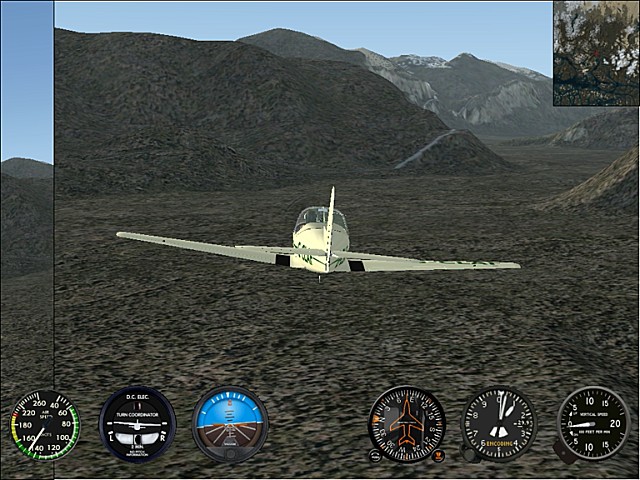640x480 pixels.
Task: Click the altimeter's pressure setting knob
Action: pos(469,453)
